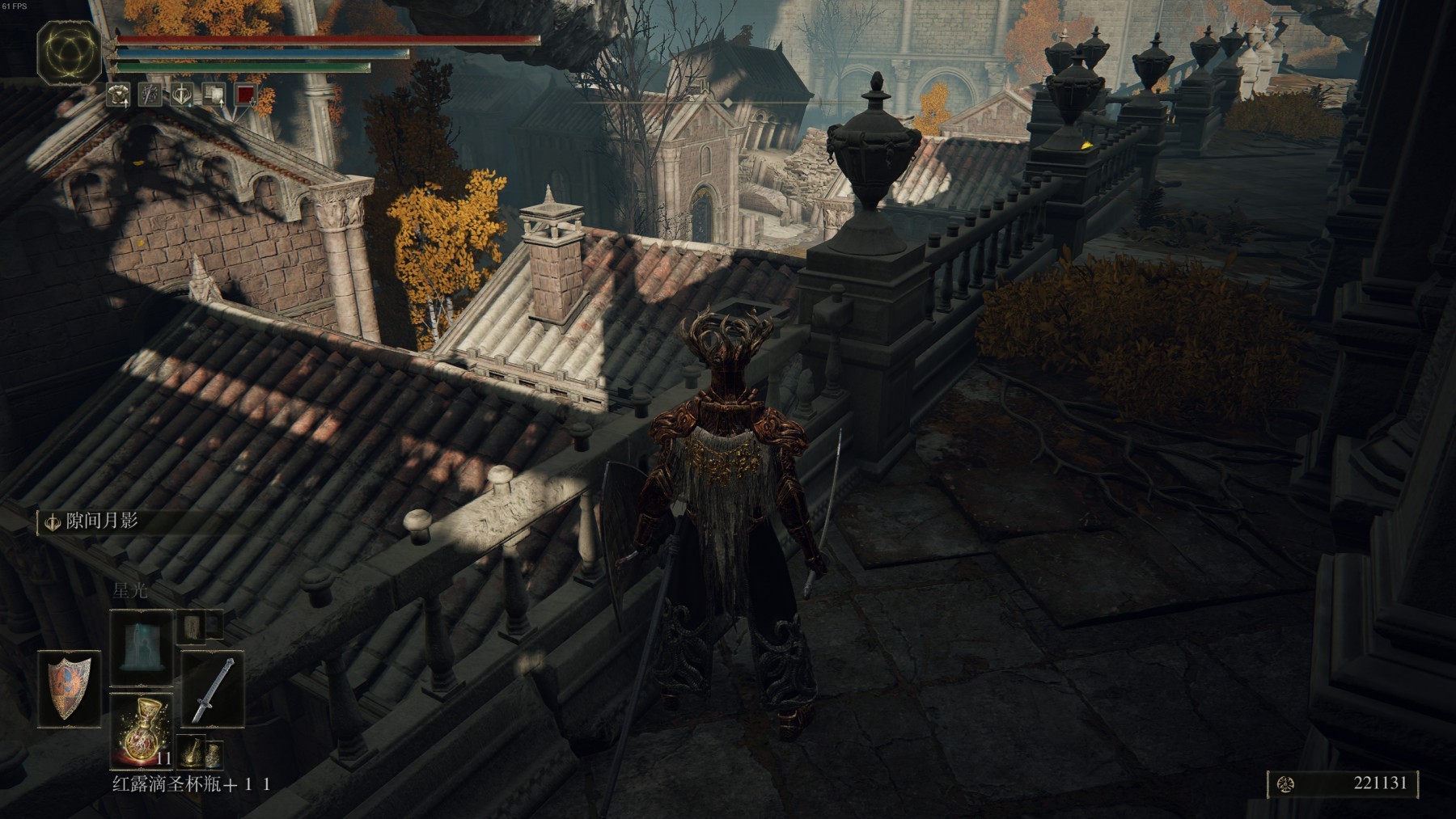Click the armor buff status icon
The image size is (1456, 819).
pyautogui.click(x=119, y=95)
